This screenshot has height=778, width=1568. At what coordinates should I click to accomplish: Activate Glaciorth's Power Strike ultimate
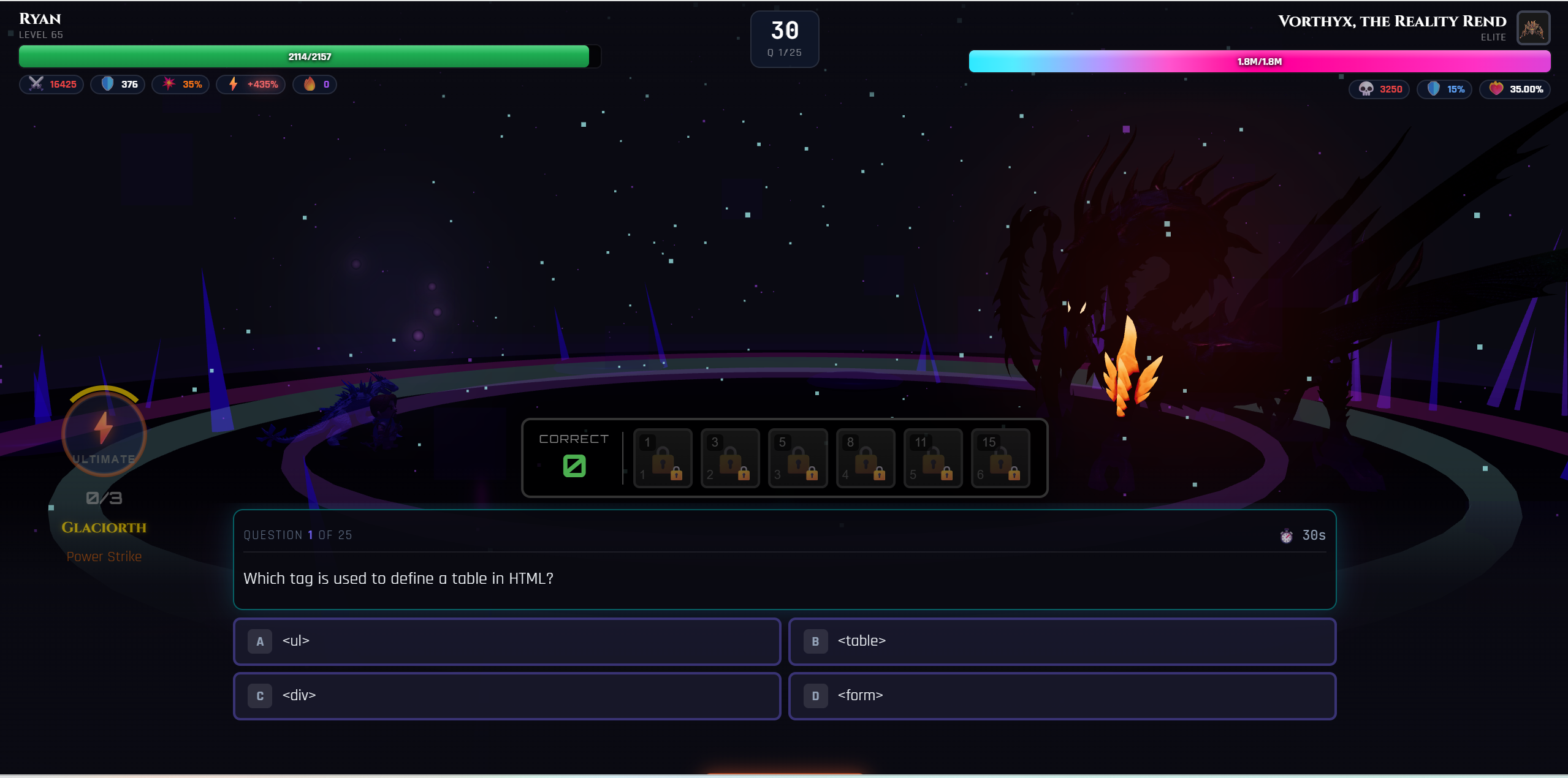coord(104,434)
